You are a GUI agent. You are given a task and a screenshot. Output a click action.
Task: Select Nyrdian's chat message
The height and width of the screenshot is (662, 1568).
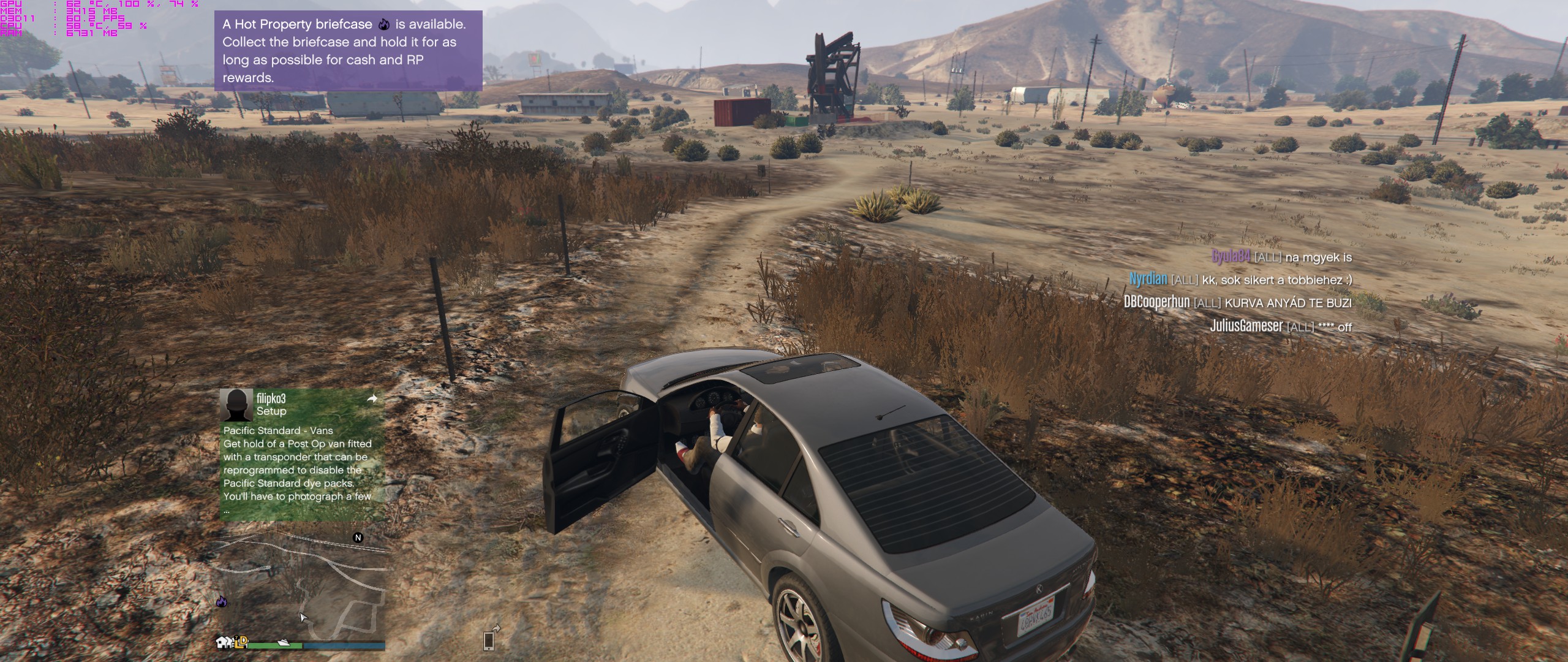(1240, 280)
